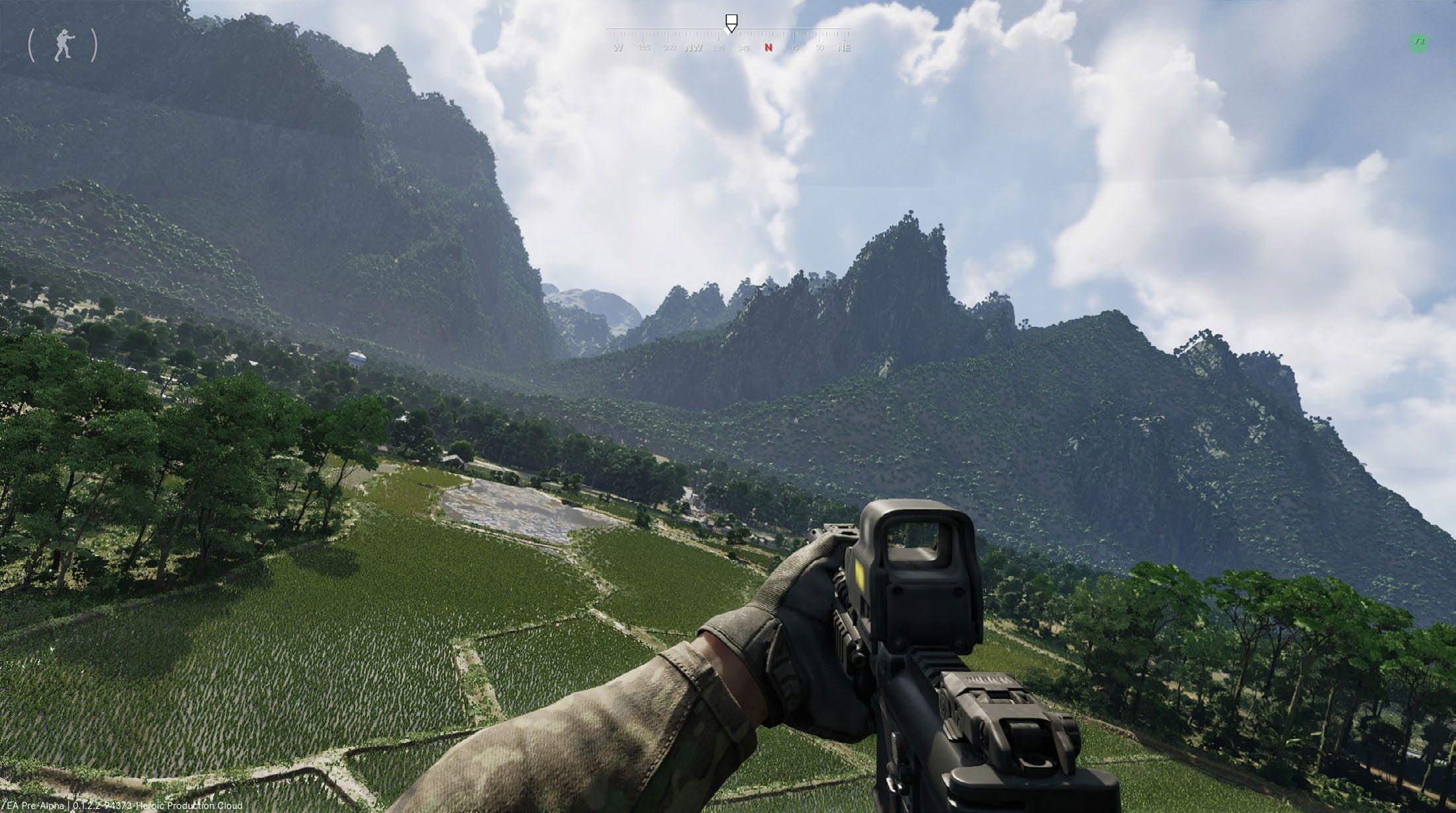1456x813 pixels.
Task: Select the white waypoint marker on the compass
Action: (x=730, y=22)
